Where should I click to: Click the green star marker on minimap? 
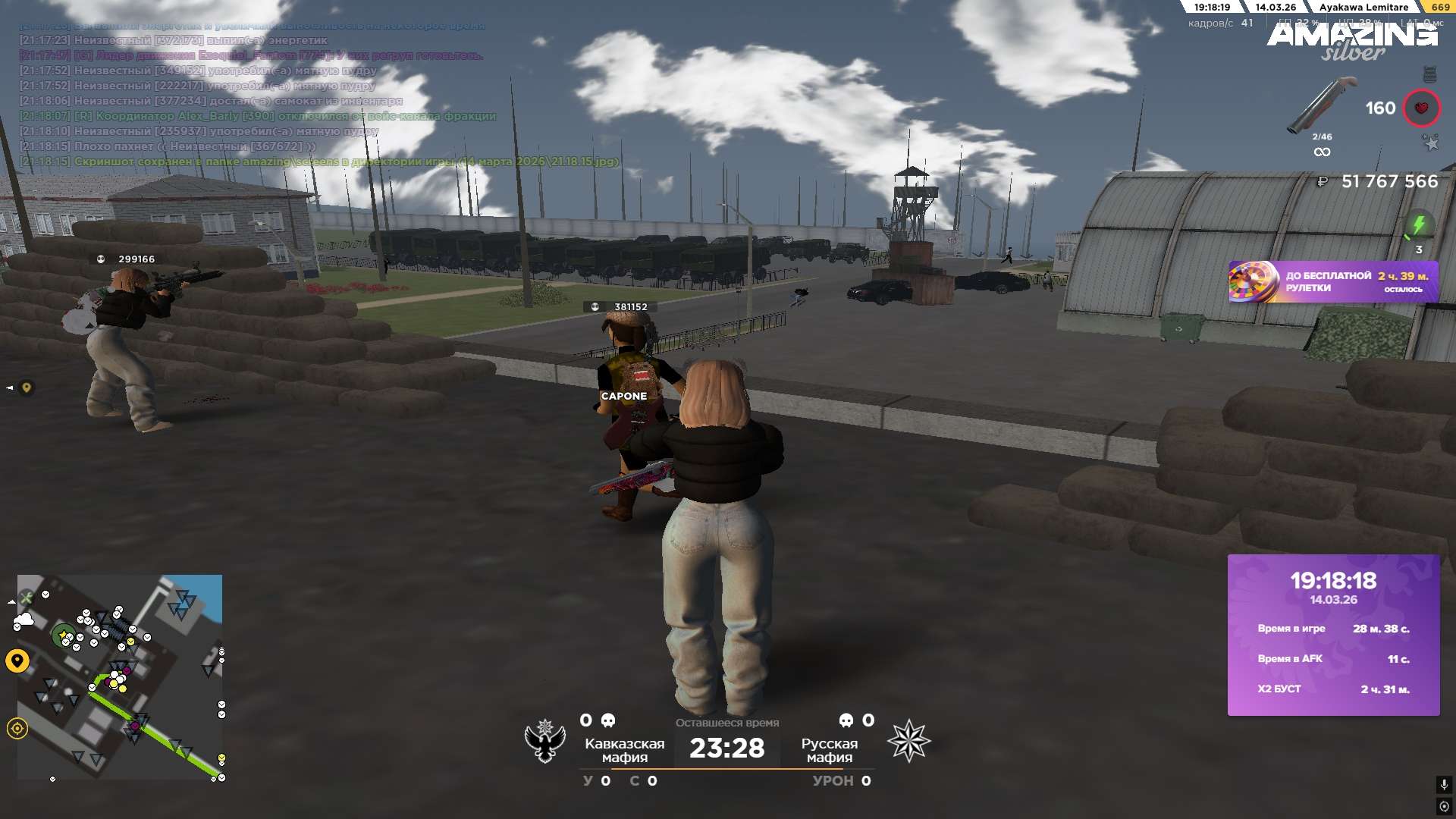(x=62, y=635)
